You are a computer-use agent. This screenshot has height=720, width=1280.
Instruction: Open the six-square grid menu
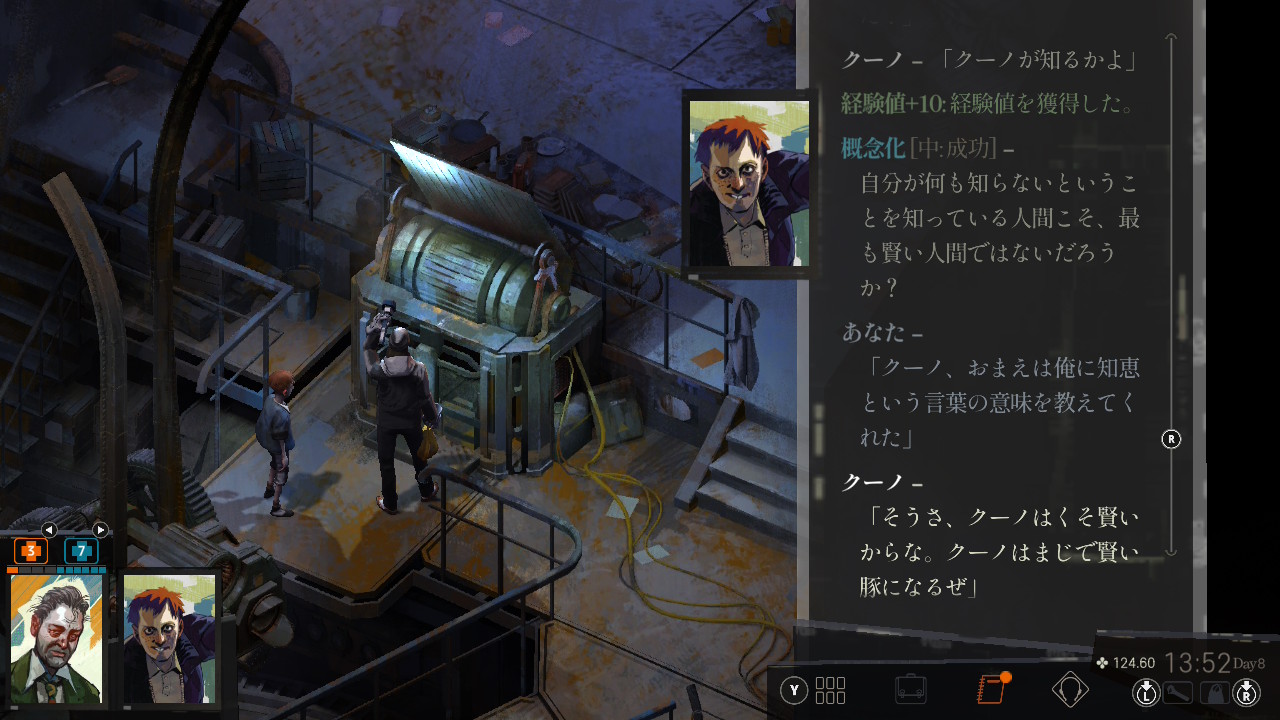click(830, 690)
